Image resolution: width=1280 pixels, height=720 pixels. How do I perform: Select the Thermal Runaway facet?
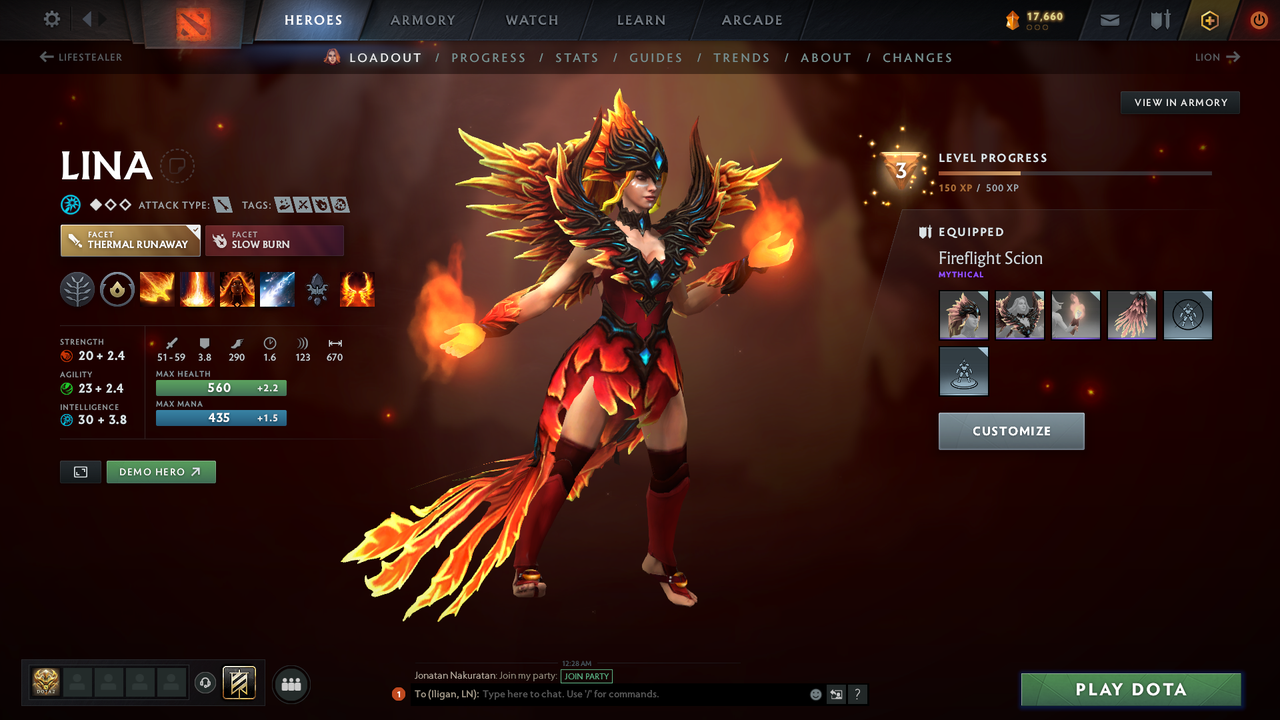pos(130,240)
